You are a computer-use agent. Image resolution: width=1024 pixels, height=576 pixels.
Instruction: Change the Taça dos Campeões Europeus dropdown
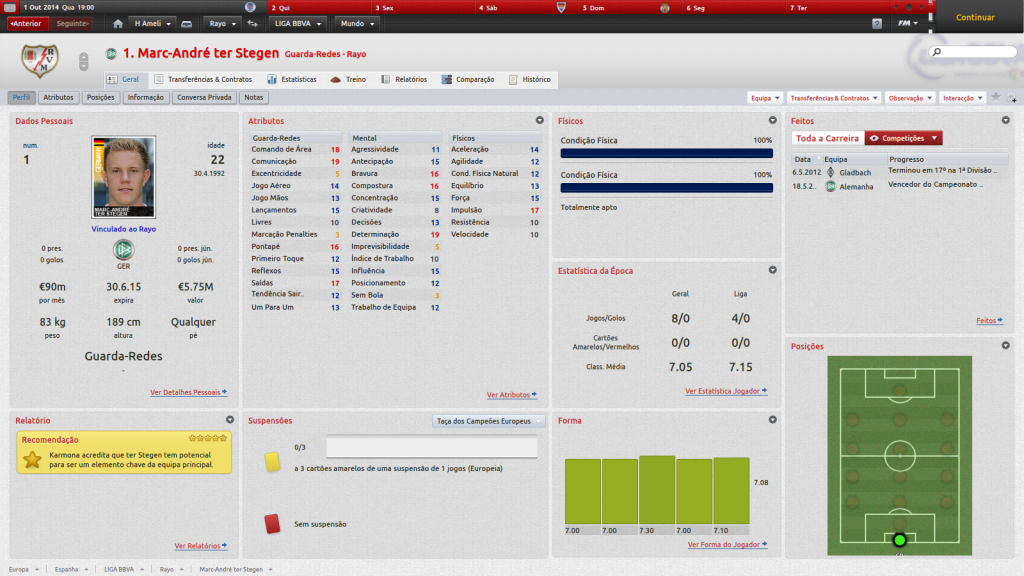(489, 421)
